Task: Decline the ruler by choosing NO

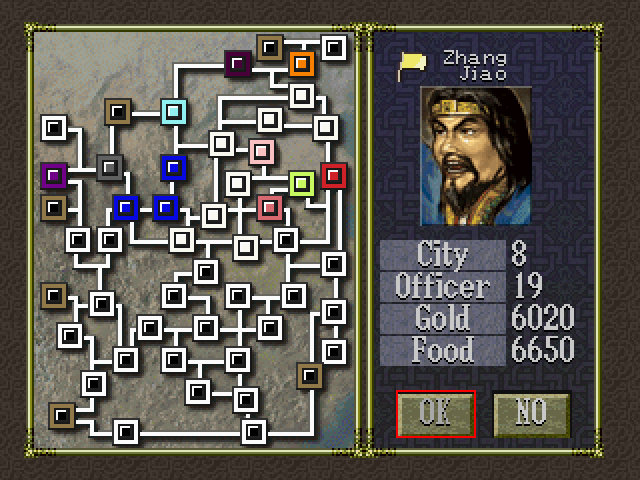Action: click(x=531, y=413)
